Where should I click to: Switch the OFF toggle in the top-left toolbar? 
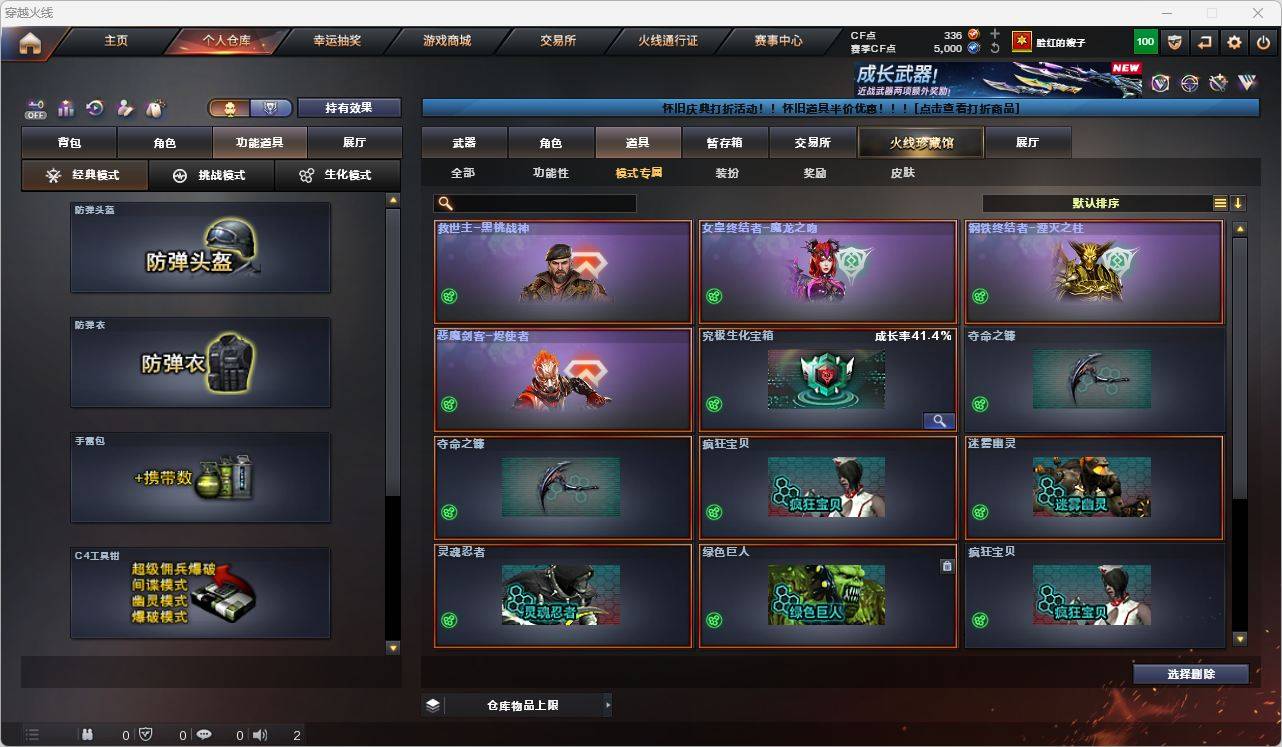35,108
